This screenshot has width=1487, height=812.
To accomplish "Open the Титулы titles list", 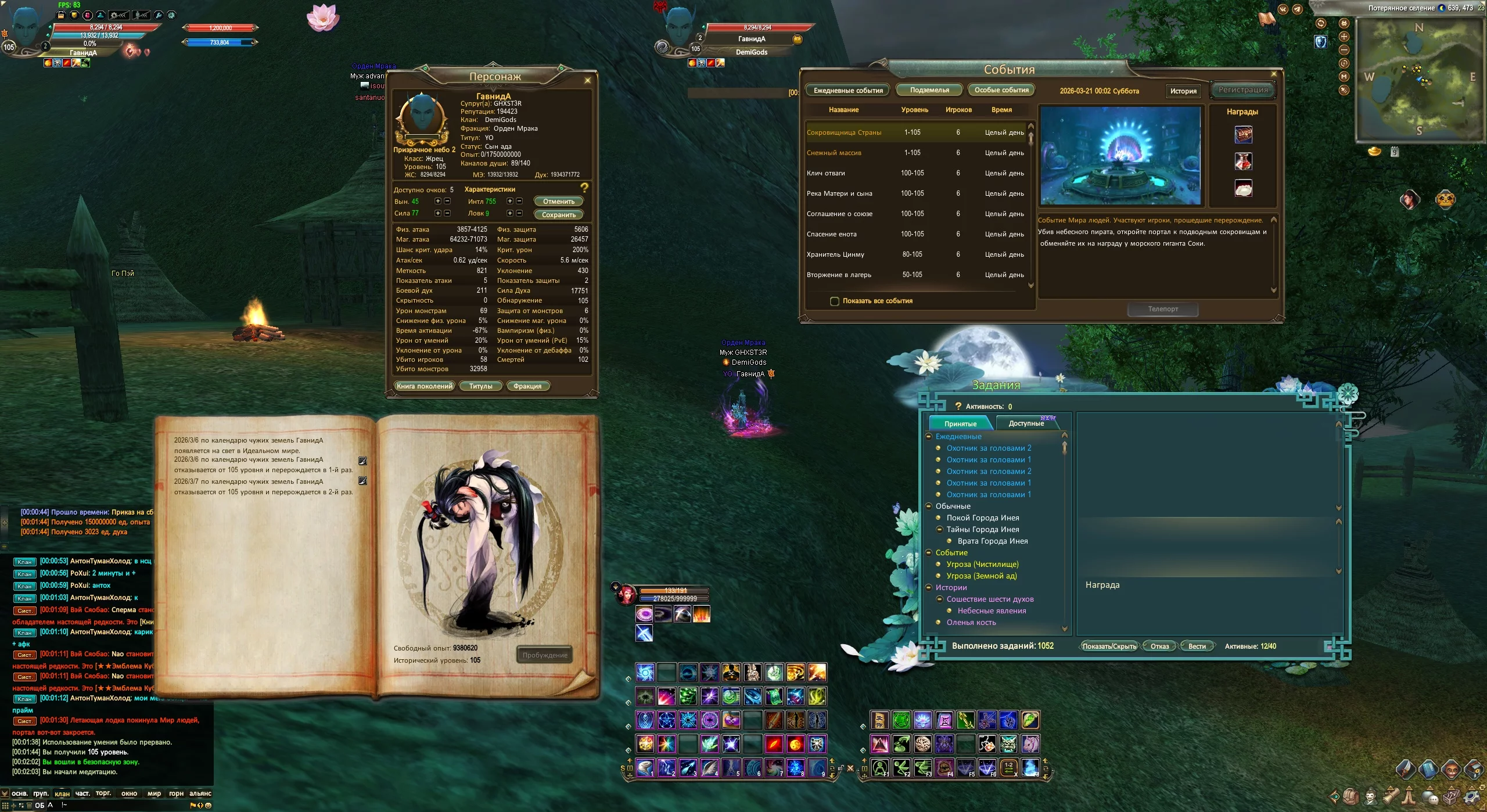I will click(x=480, y=386).
